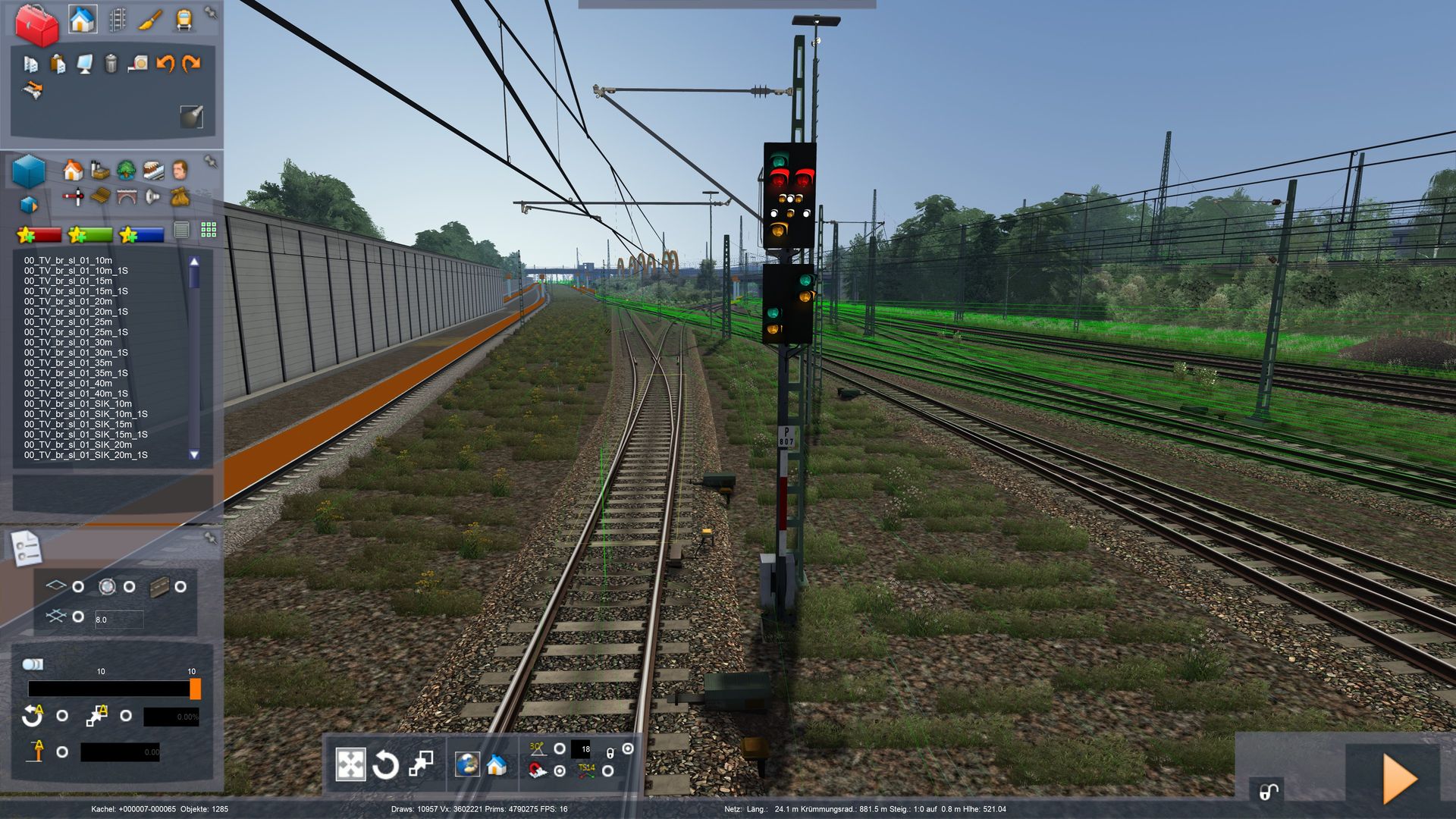Select 00_TV_br_sl_01_25m in the asset list
The height and width of the screenshot is (819, 1456).
(x=68, y=322)
